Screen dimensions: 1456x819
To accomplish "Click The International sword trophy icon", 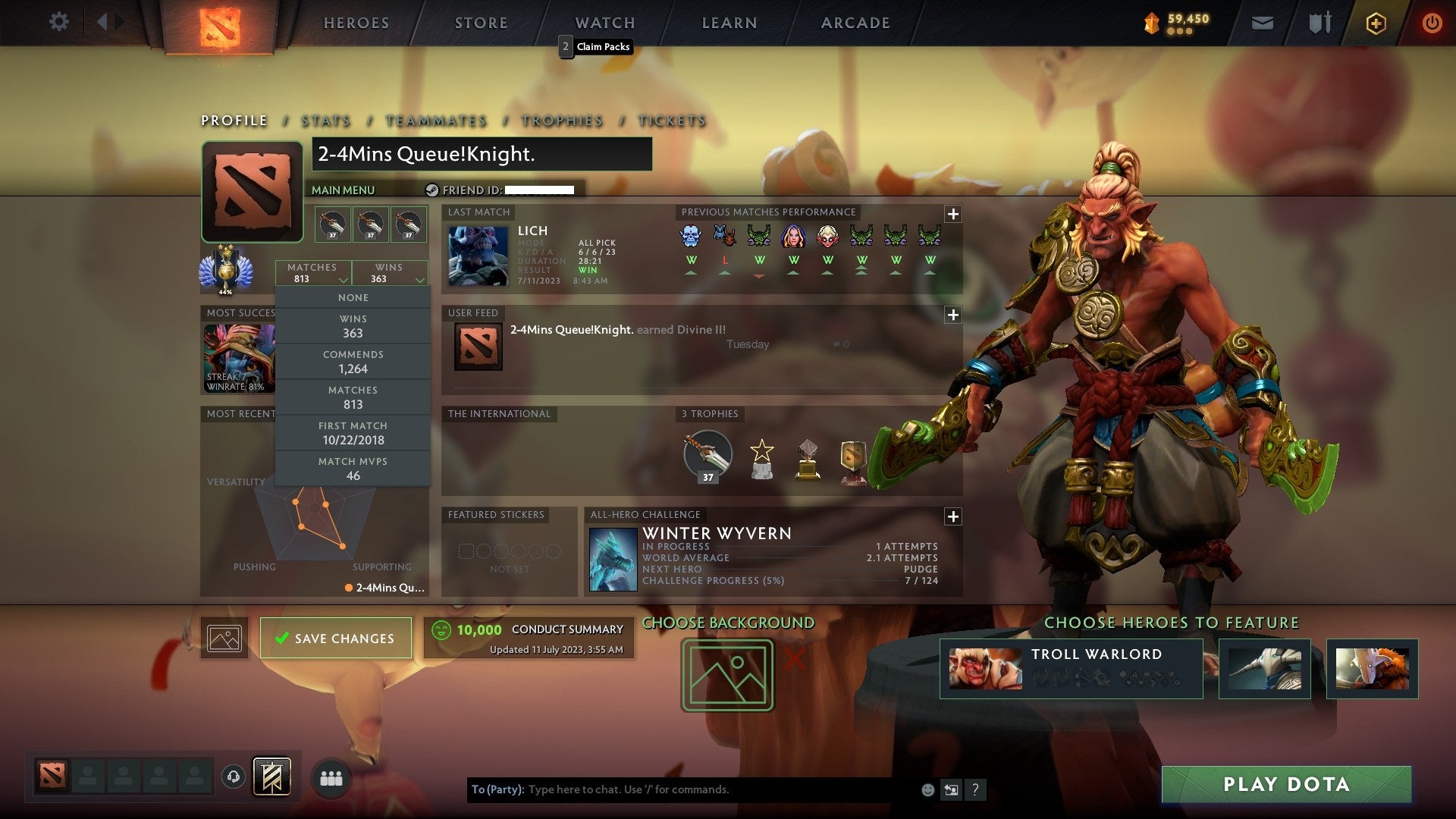I will coord(707,455).
